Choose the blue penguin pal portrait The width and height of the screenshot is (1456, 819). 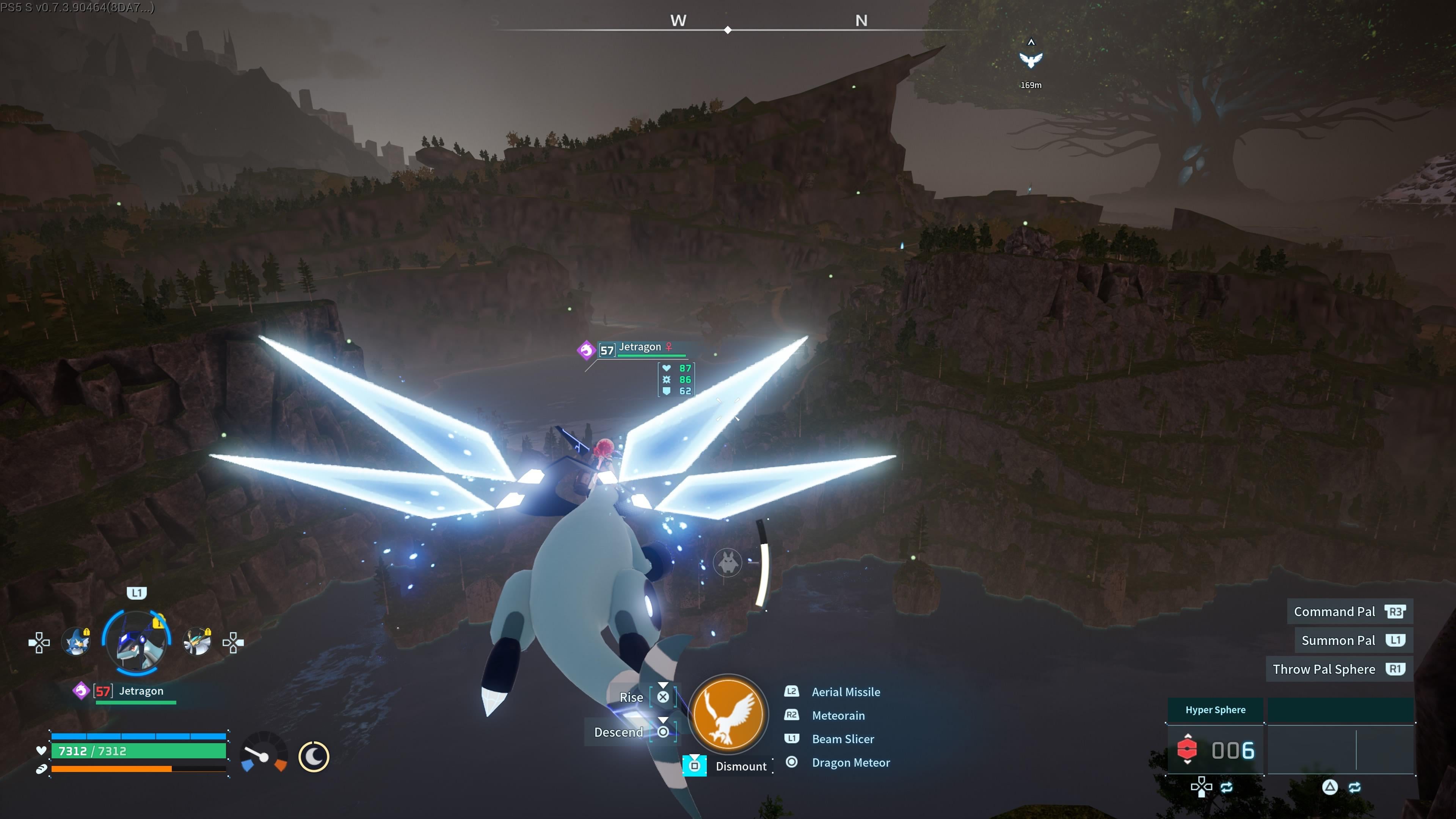pos(77,643)
